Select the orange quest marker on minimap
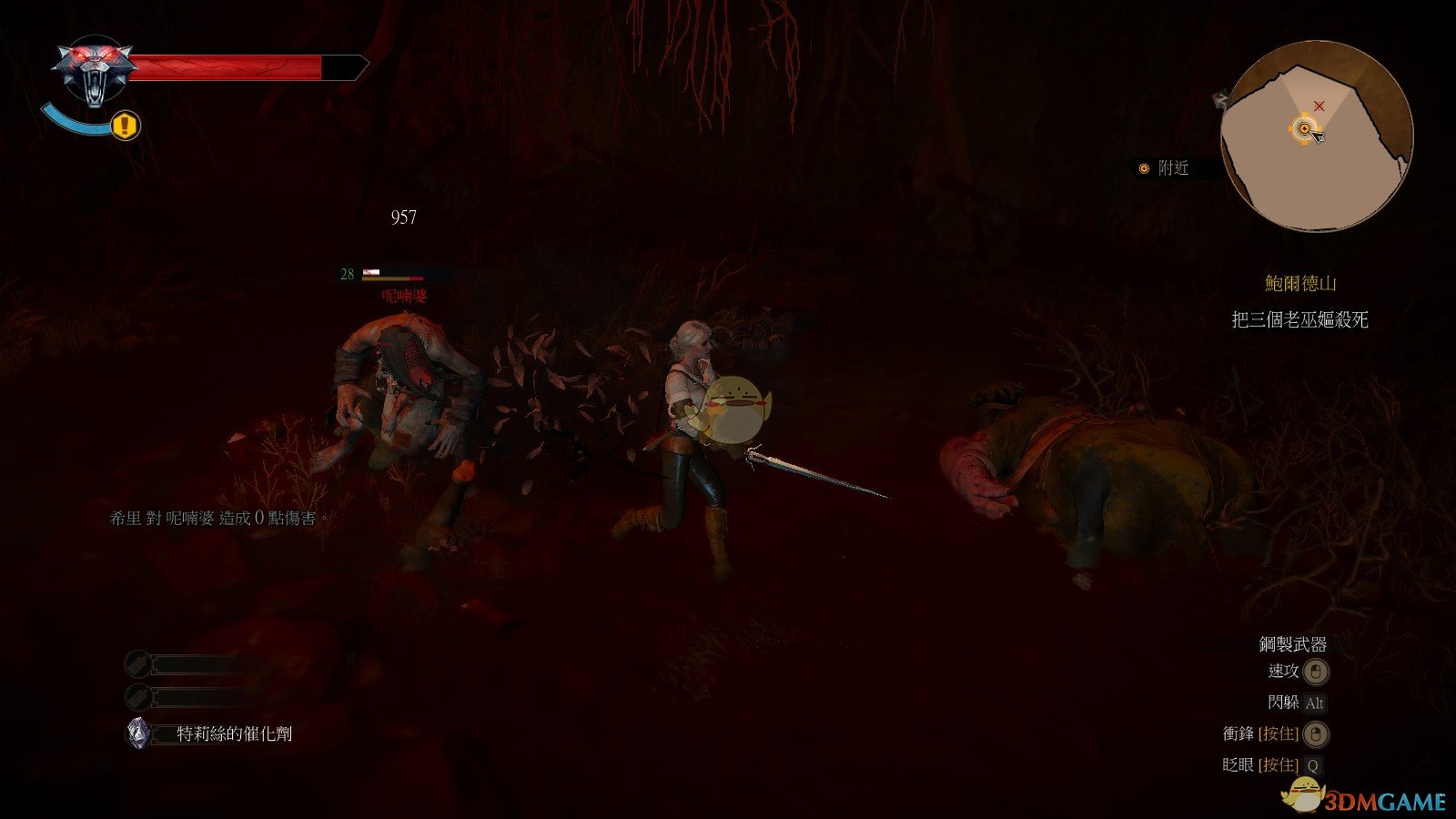The height and width of the screenshot is (819, 1456). point(1304,129)
